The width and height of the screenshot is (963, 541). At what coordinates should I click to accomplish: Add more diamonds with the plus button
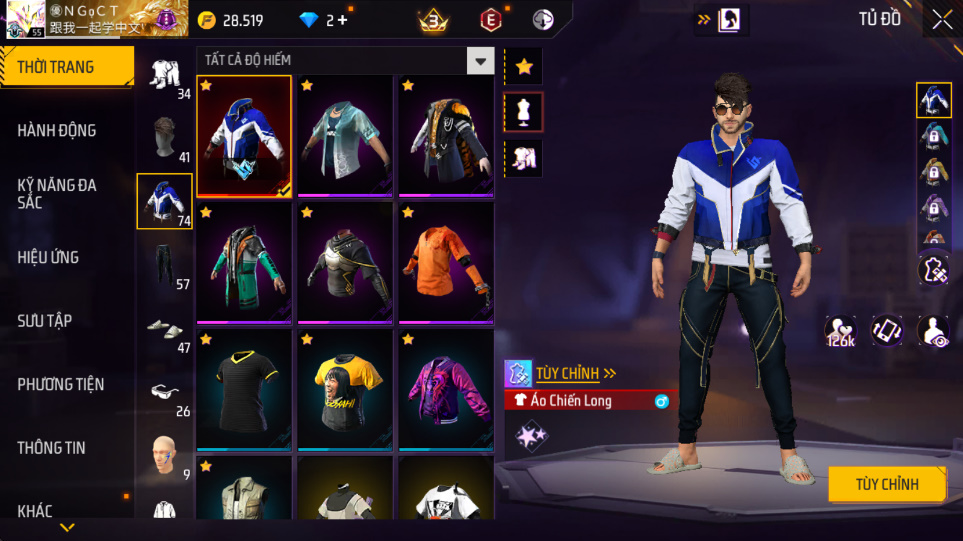coord(343,20)
